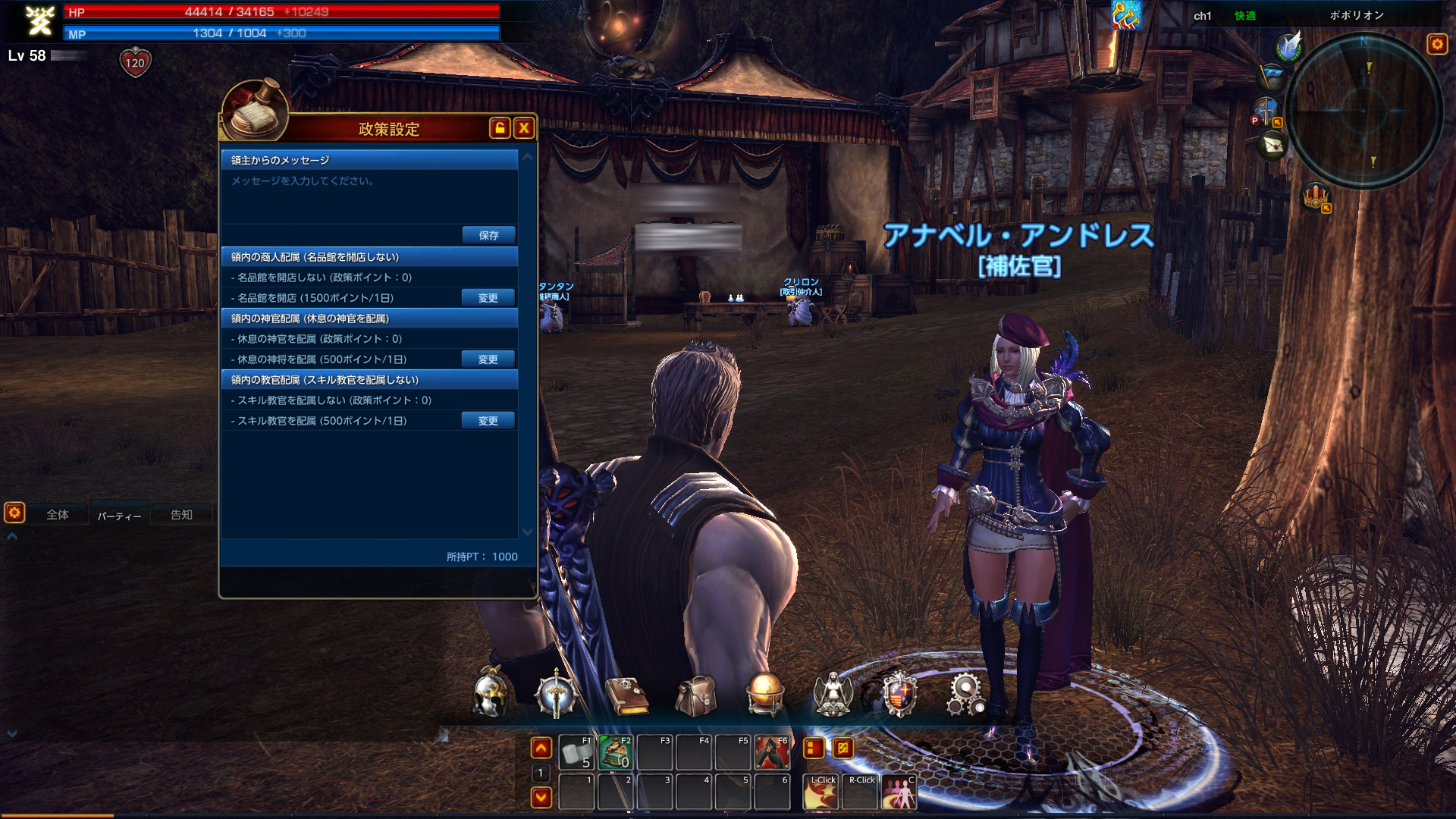Use the scroll item in F1 slot

(x=576, y=752)
